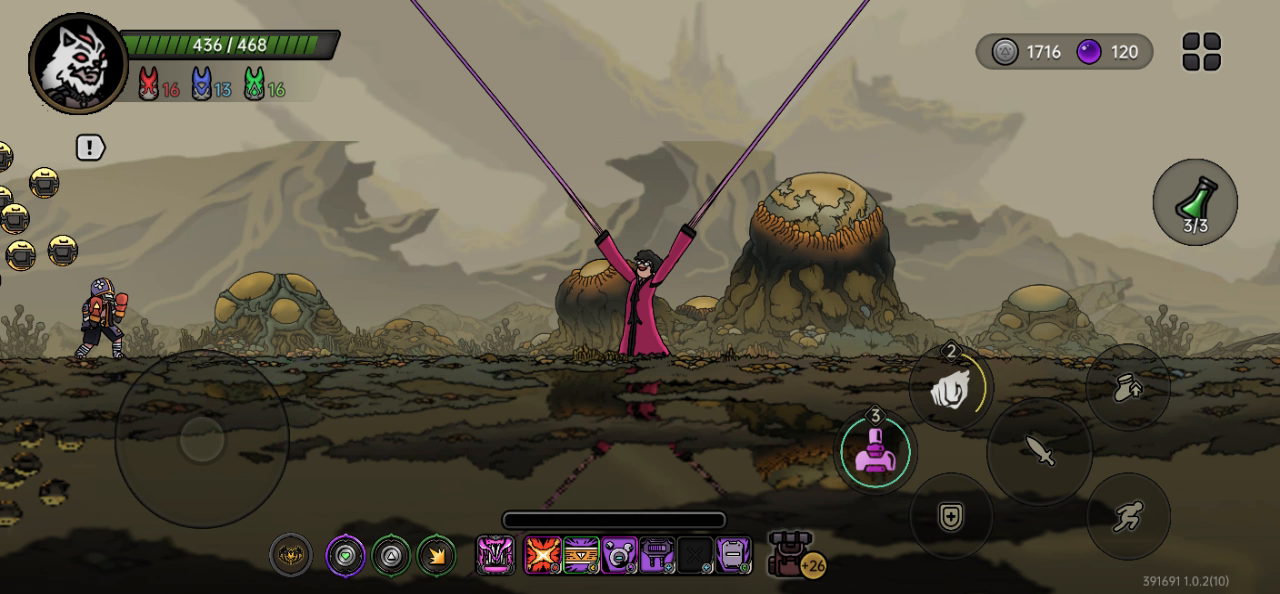Image resolution: width=1280 pixels, height=594 pixels.
Task: Activate the fist punch skill
Action: 950,388
